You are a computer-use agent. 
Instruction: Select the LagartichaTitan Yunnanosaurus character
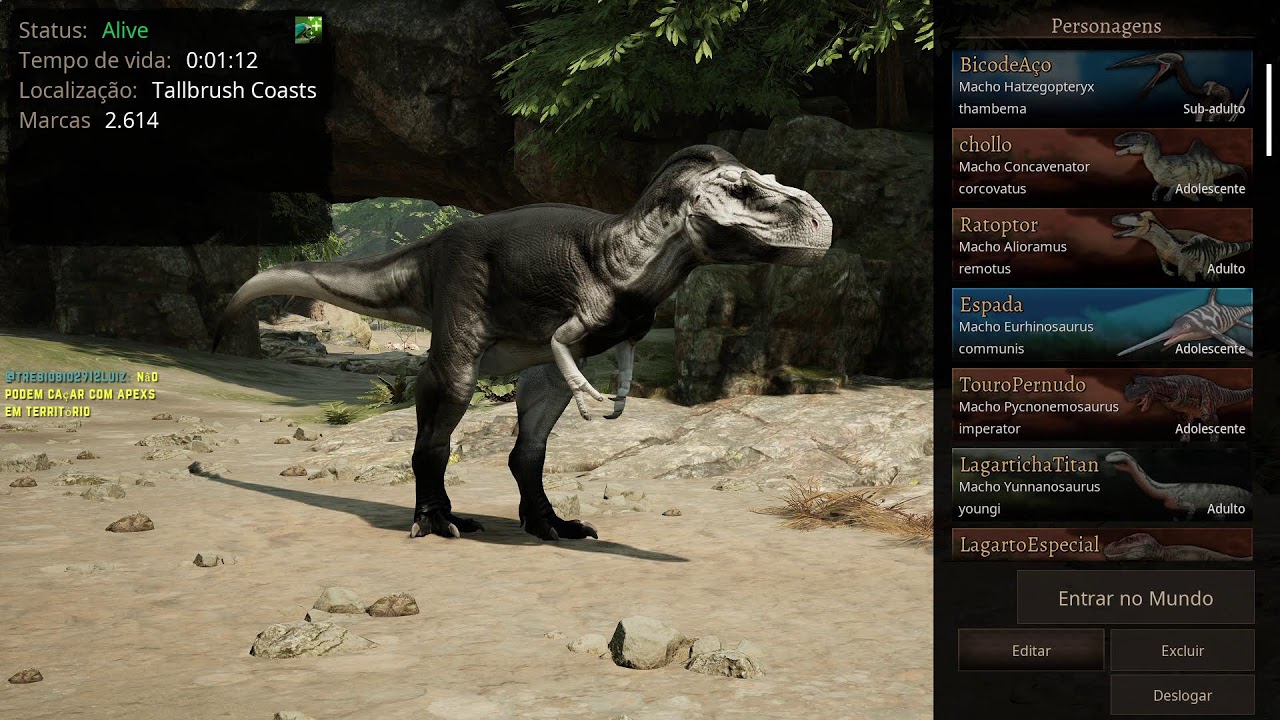1102,486
